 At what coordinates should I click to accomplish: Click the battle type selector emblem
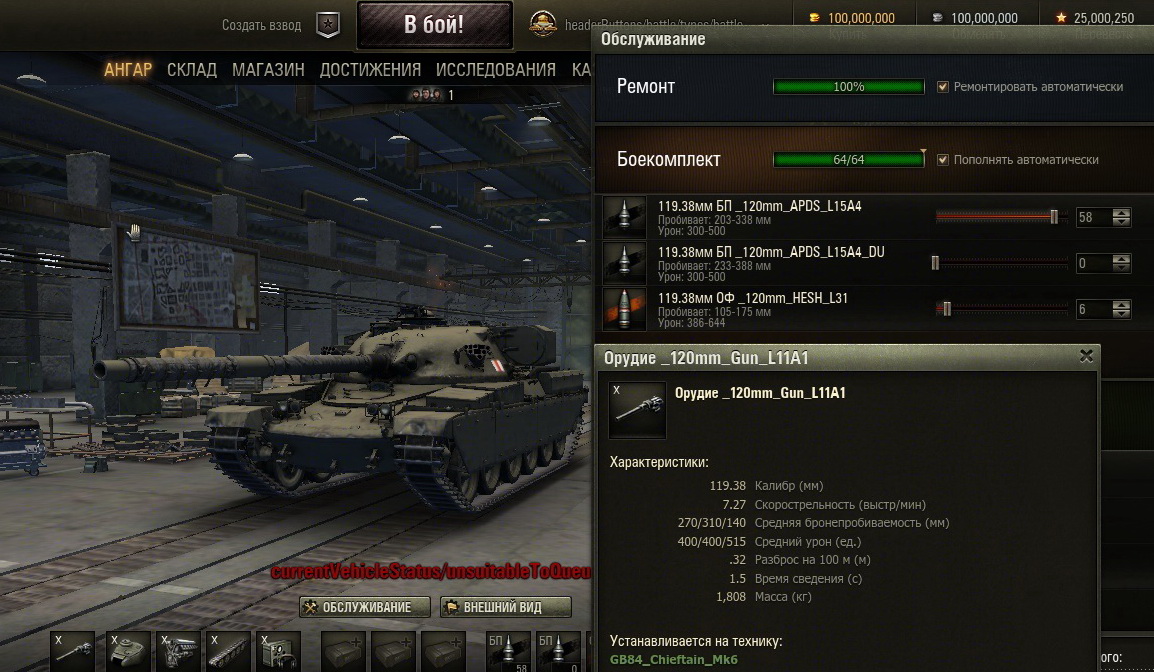coord(544,24)
